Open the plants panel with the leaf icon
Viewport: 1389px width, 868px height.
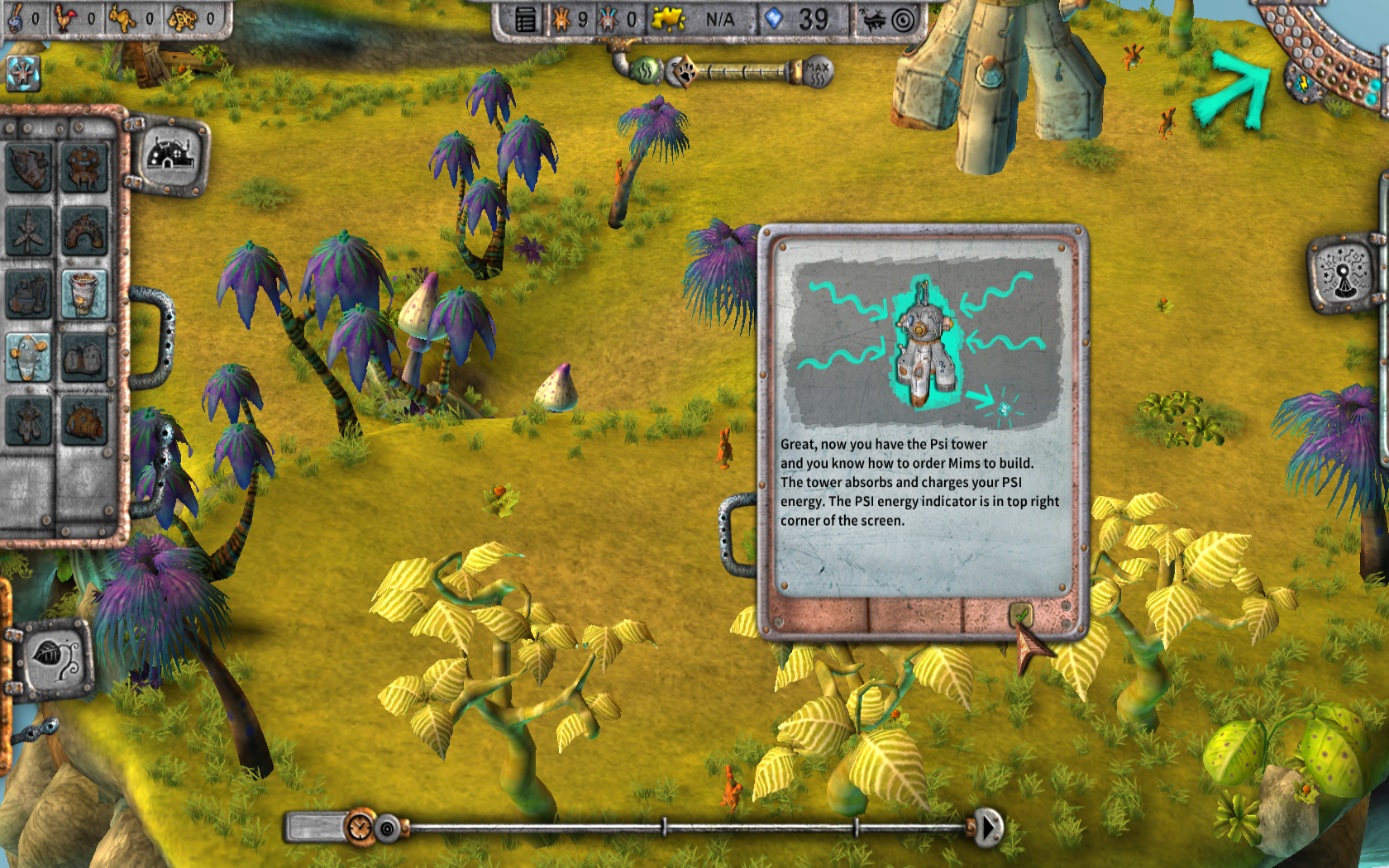[55, 659]
